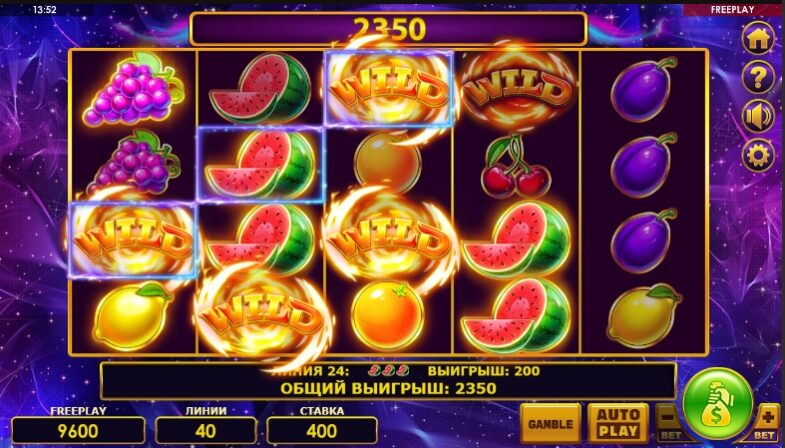This screenshot has height=448, width=785.
Task: Click the GAMBLE button
Action: point(550,423)
